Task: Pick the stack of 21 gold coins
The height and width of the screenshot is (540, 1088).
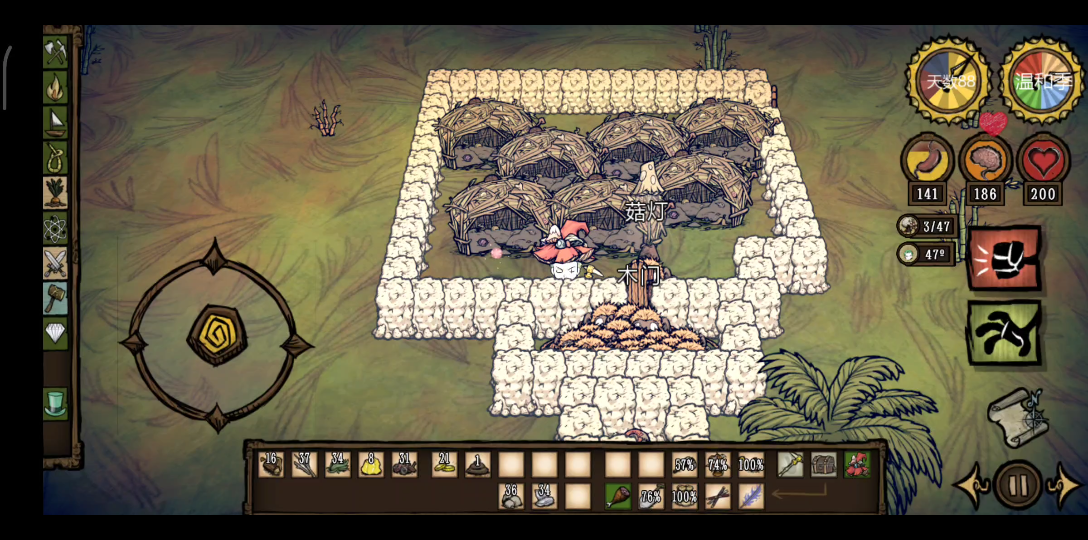Action: click(445, 464)
